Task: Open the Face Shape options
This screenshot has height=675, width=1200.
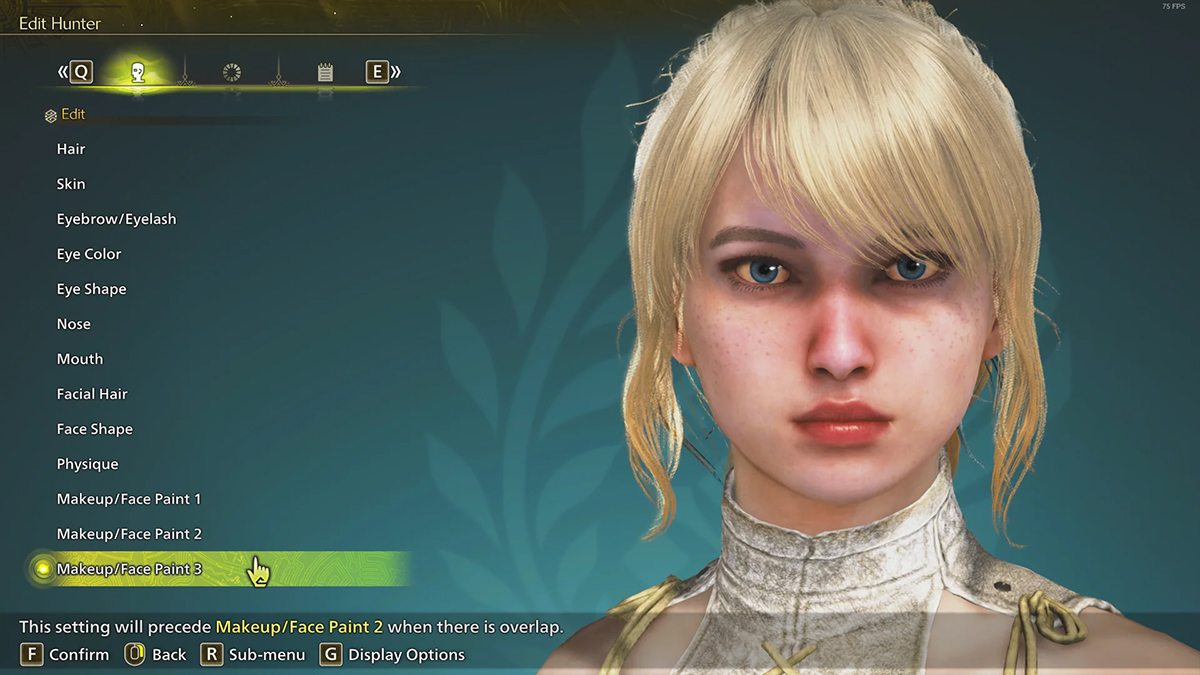Action: tap(95, 429)
